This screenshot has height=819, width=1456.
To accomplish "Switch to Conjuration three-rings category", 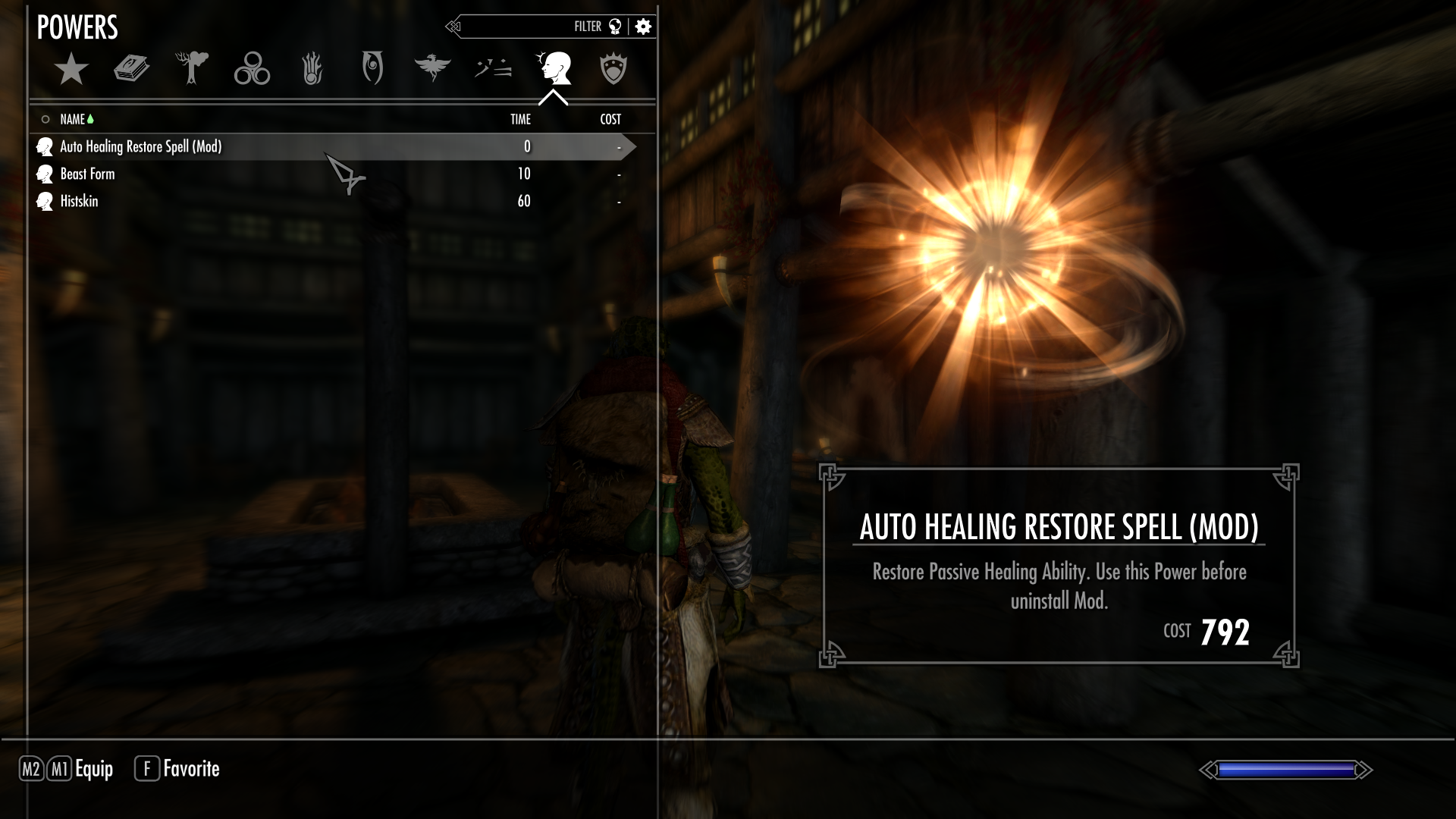I will click(x=252, y=69).
